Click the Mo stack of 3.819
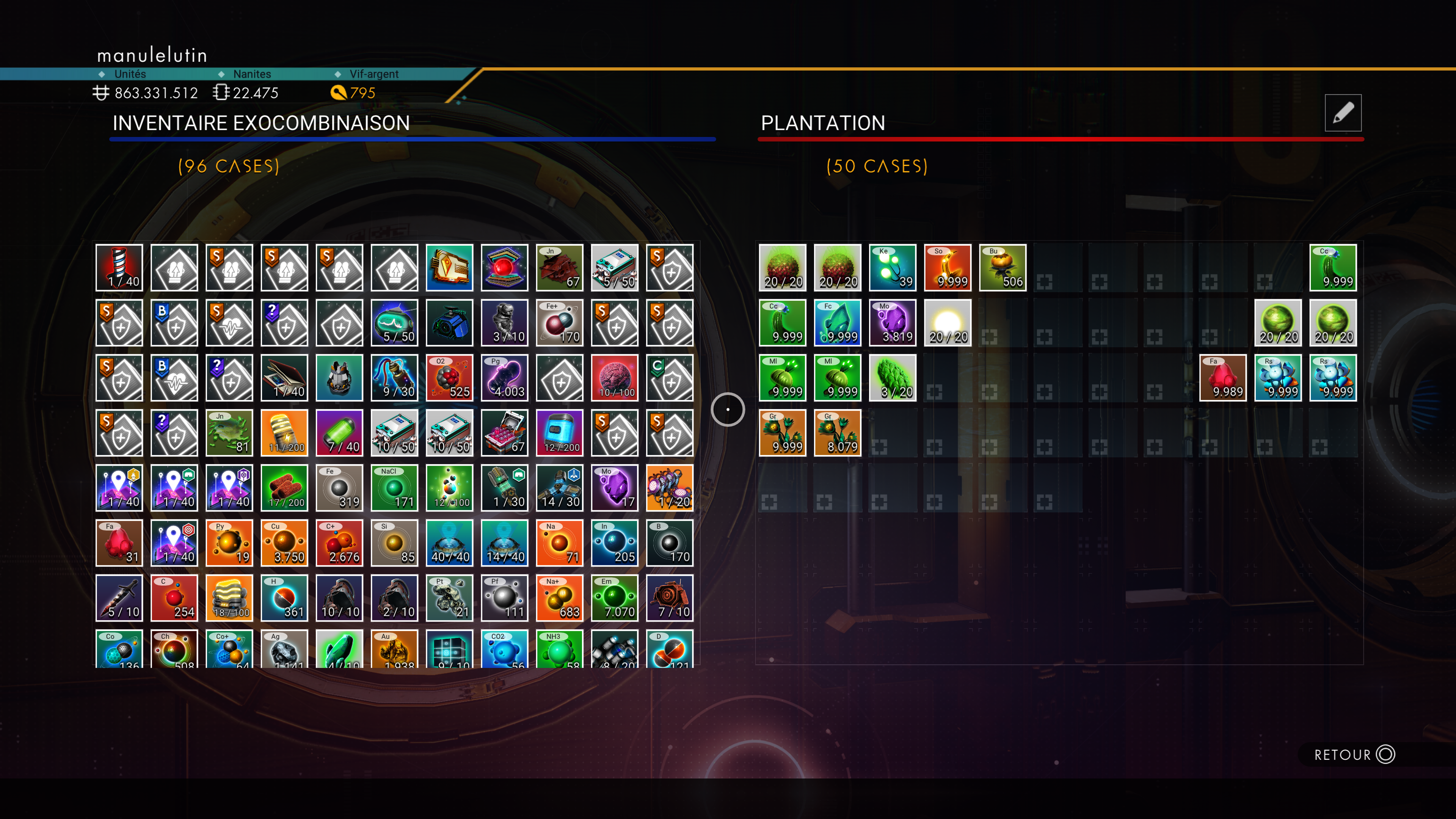 893,323
